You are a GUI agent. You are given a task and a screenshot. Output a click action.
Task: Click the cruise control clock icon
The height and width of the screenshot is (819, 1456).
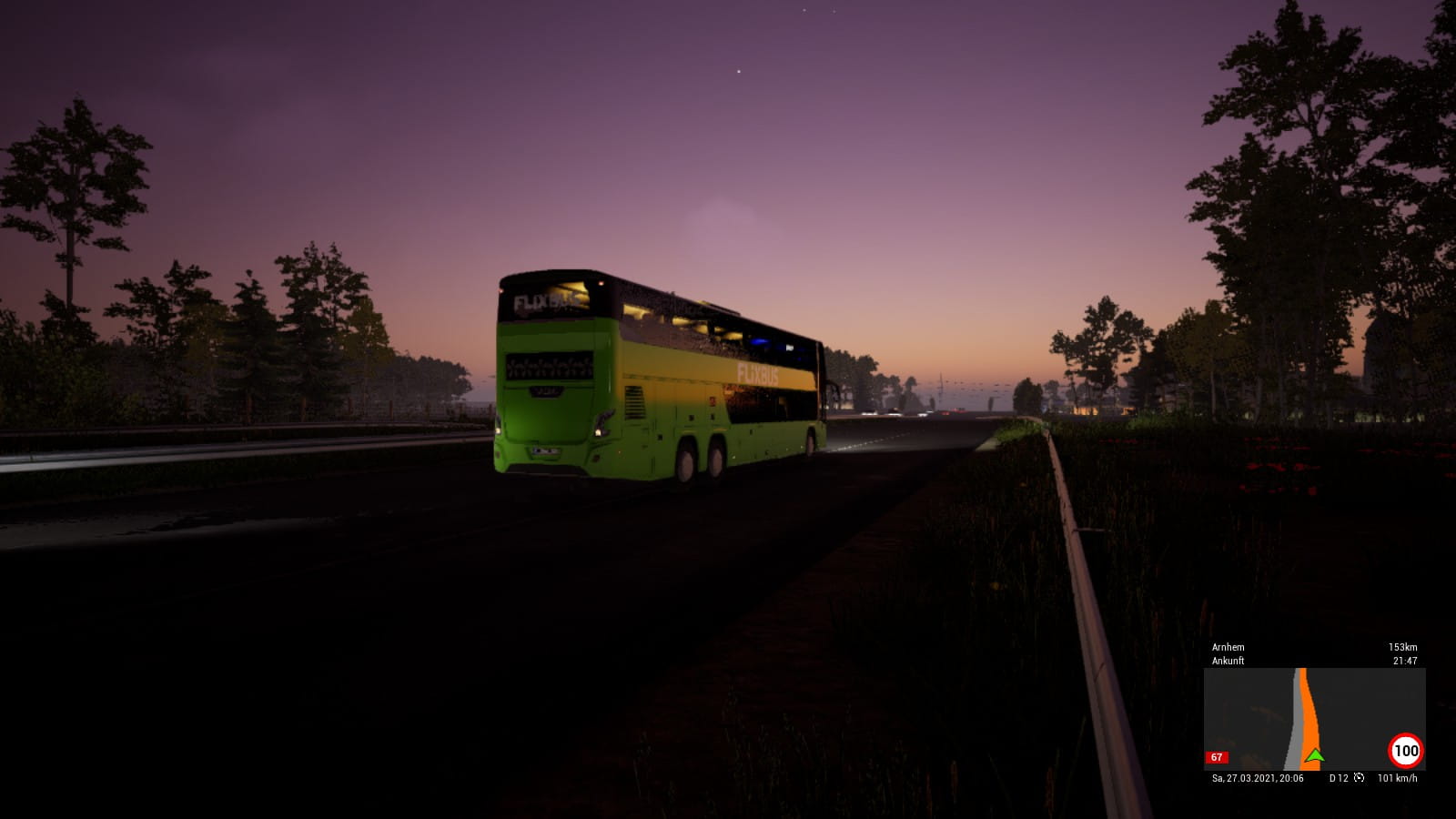(x=1359, y=778)
